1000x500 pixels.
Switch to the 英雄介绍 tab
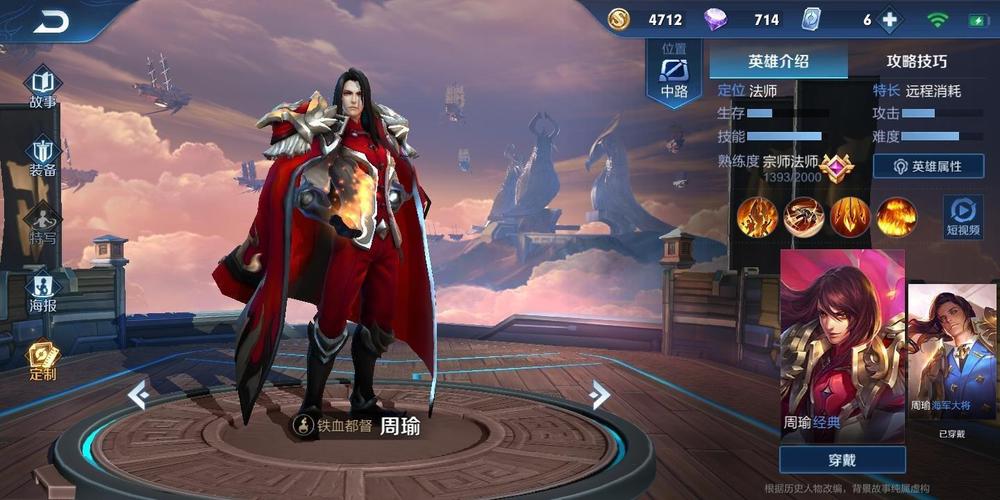click(x=778, y=61)
